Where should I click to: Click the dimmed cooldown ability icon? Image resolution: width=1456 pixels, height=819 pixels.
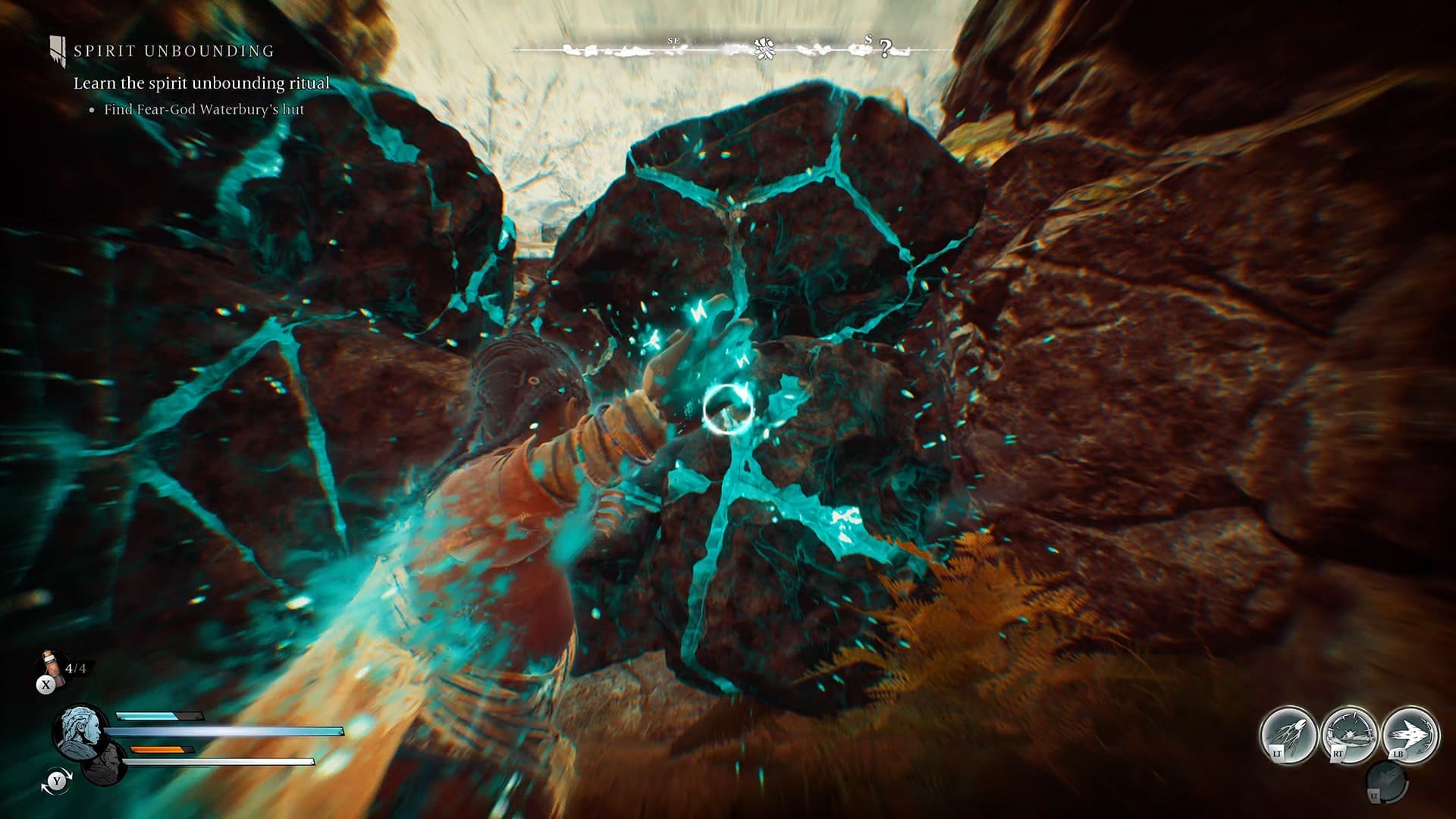(x=1387, y=782)
